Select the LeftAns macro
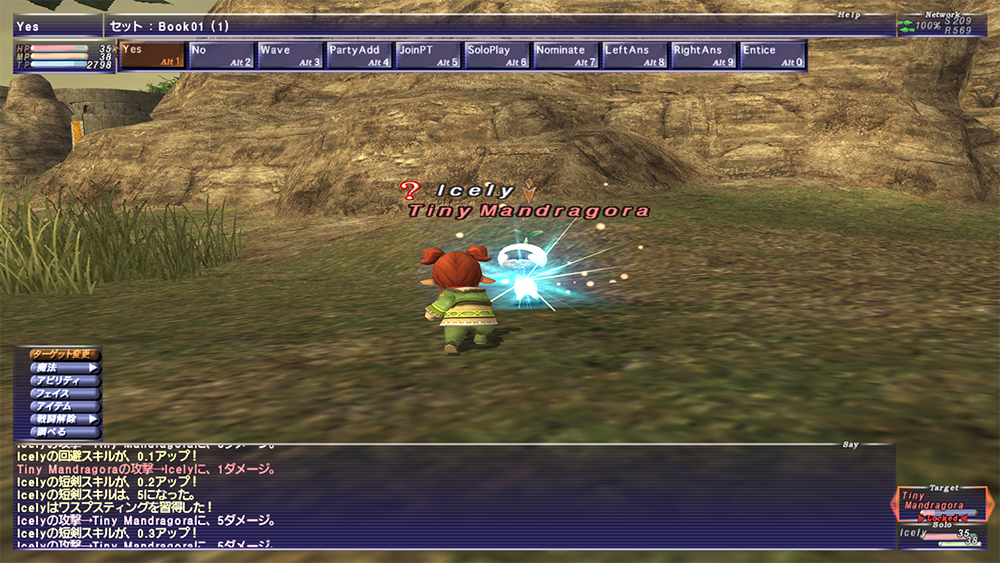 [x=635, y=56]
